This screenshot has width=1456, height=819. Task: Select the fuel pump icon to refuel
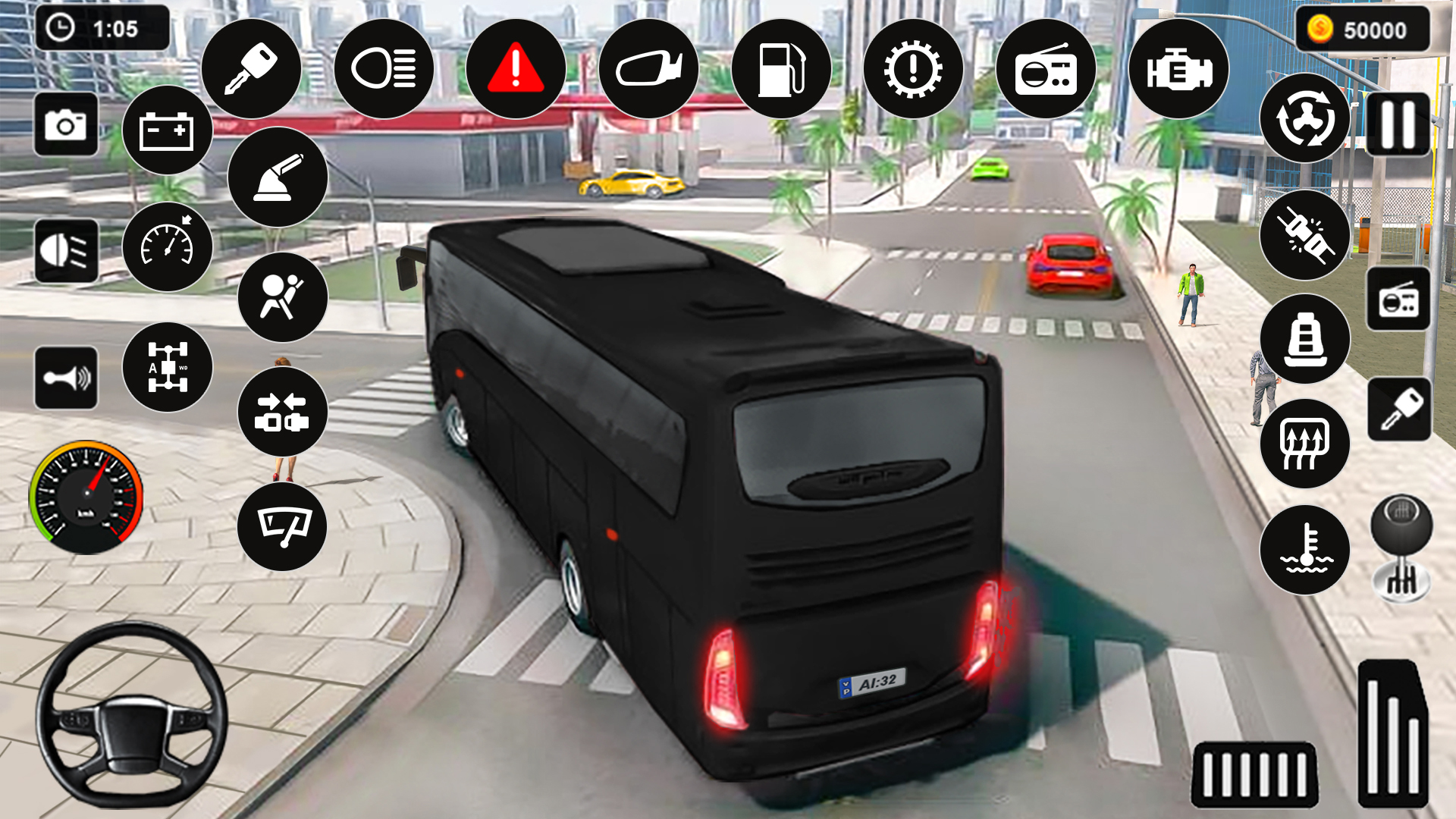pyautogui.click(x=781, y=68)
